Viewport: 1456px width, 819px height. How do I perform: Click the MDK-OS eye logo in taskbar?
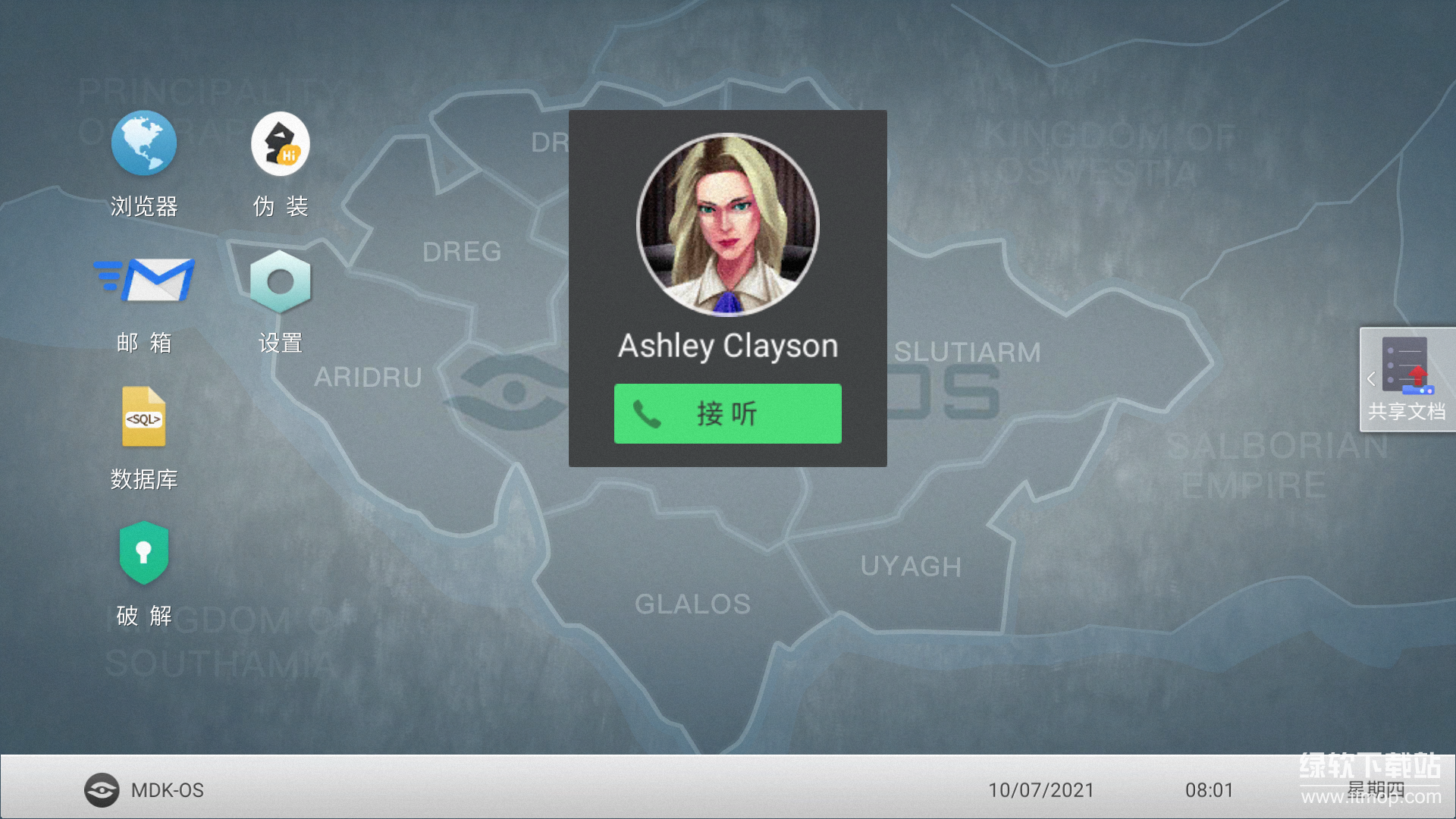point(102,790)
